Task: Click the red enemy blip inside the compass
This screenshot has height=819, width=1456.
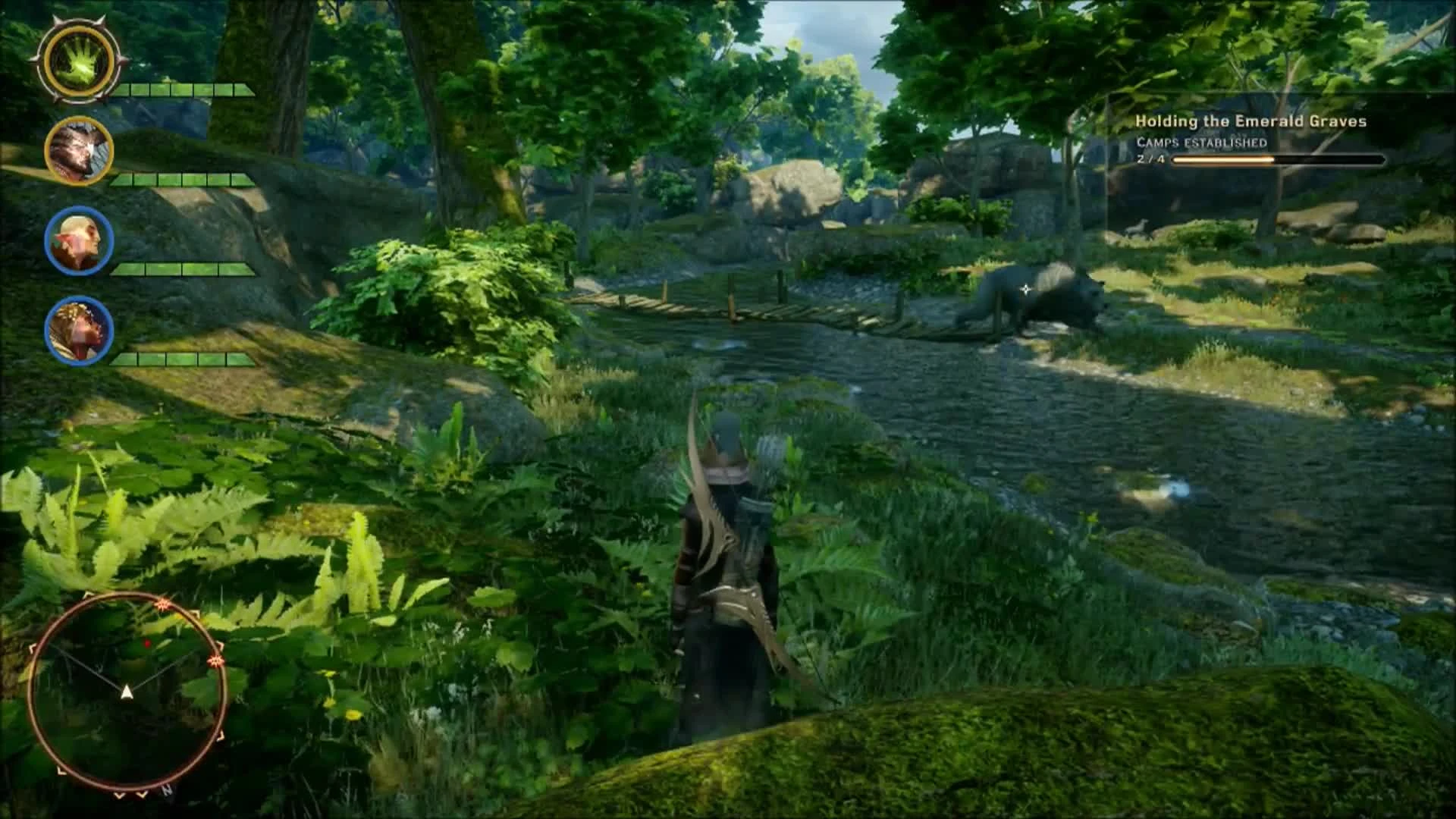Action: pos(146,643)
